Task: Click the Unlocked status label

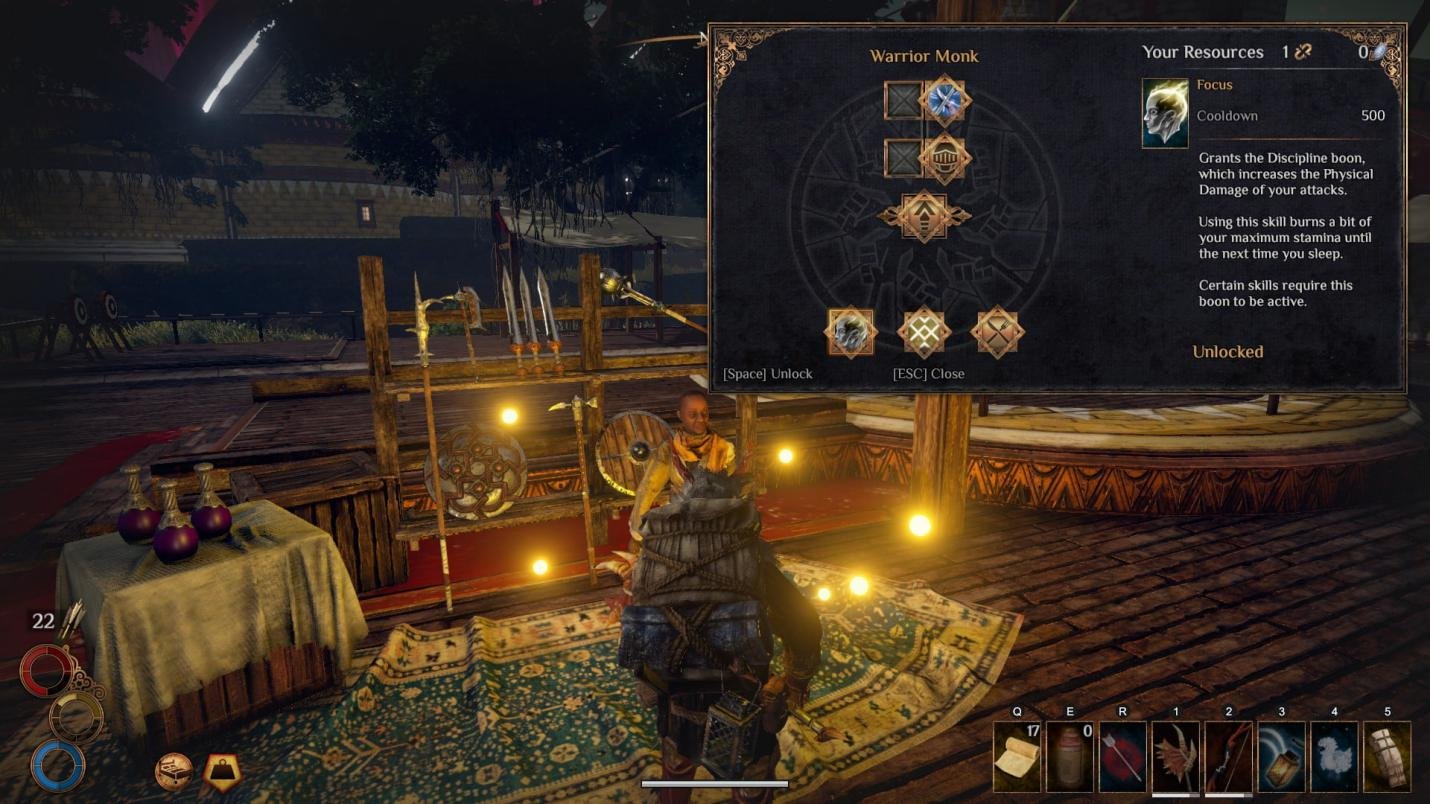Action: coord(1226,352)
